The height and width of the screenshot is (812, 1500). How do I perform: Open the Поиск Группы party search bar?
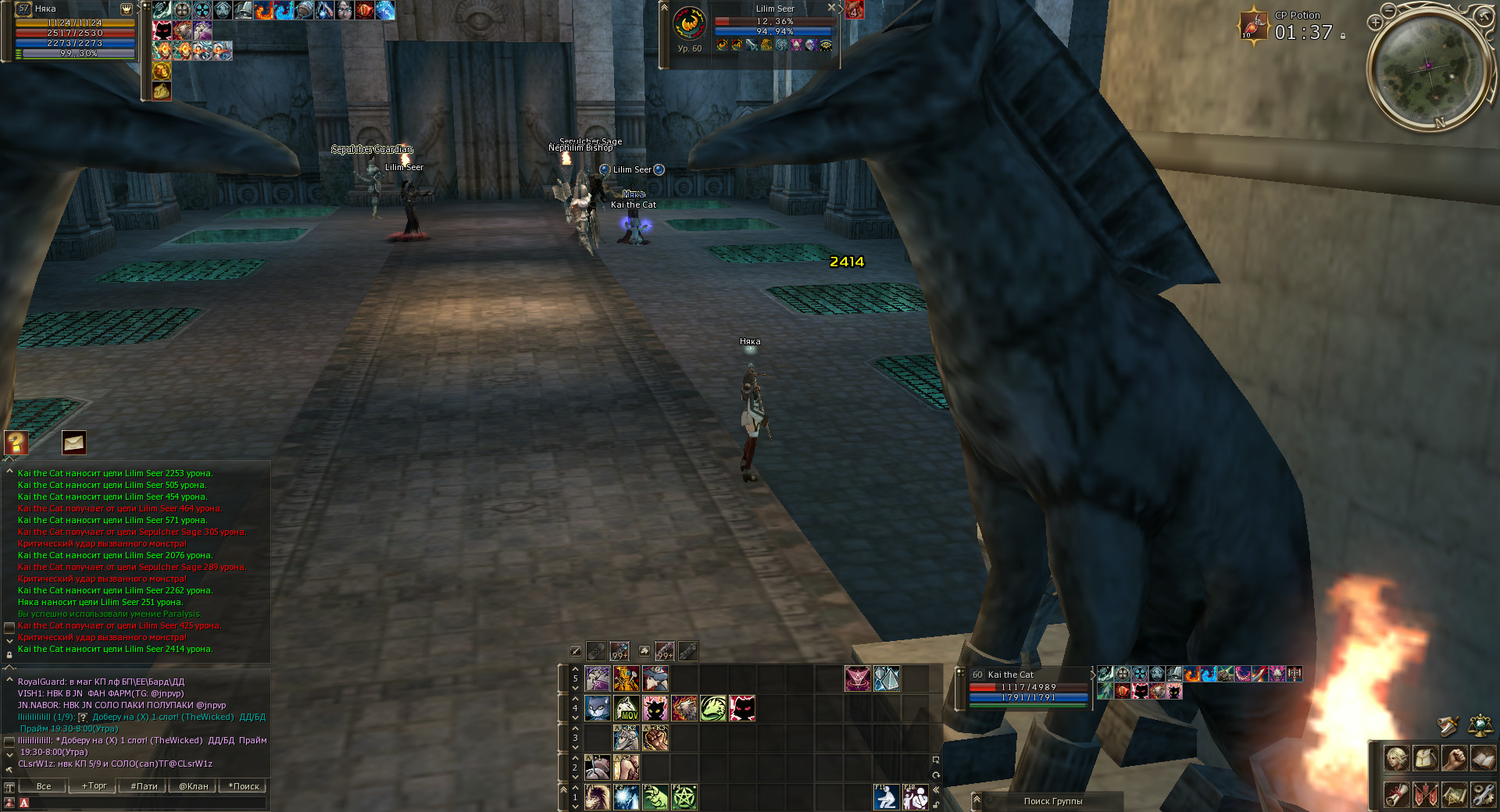1052,801
